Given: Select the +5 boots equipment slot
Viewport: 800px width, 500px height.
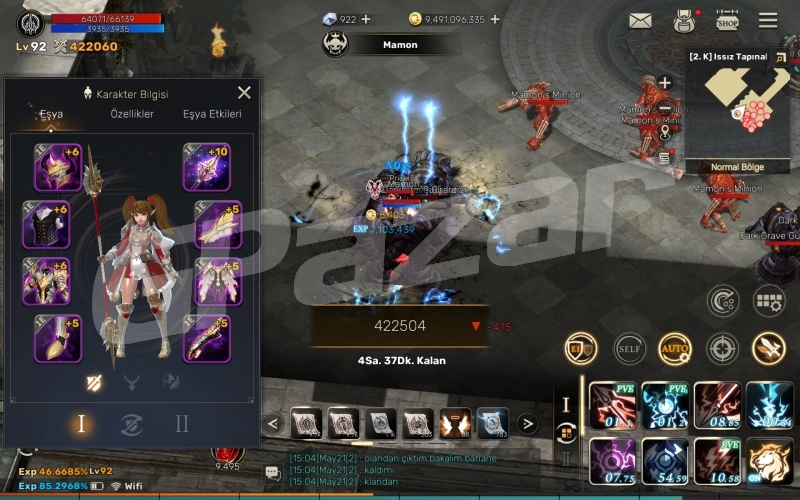Looking at the screenshot, I should point(57,339).
